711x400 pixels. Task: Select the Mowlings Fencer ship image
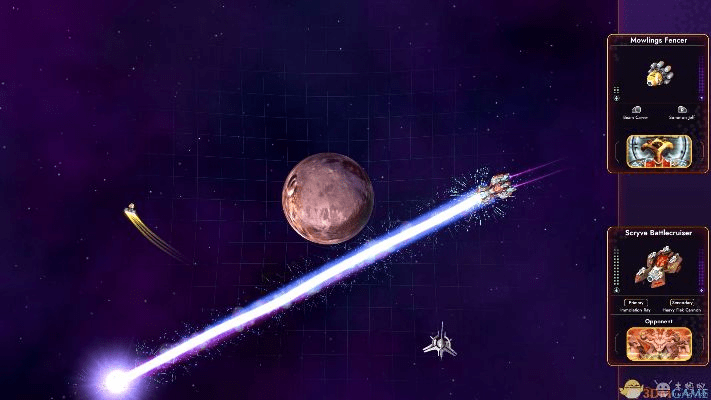coord(656,74)
